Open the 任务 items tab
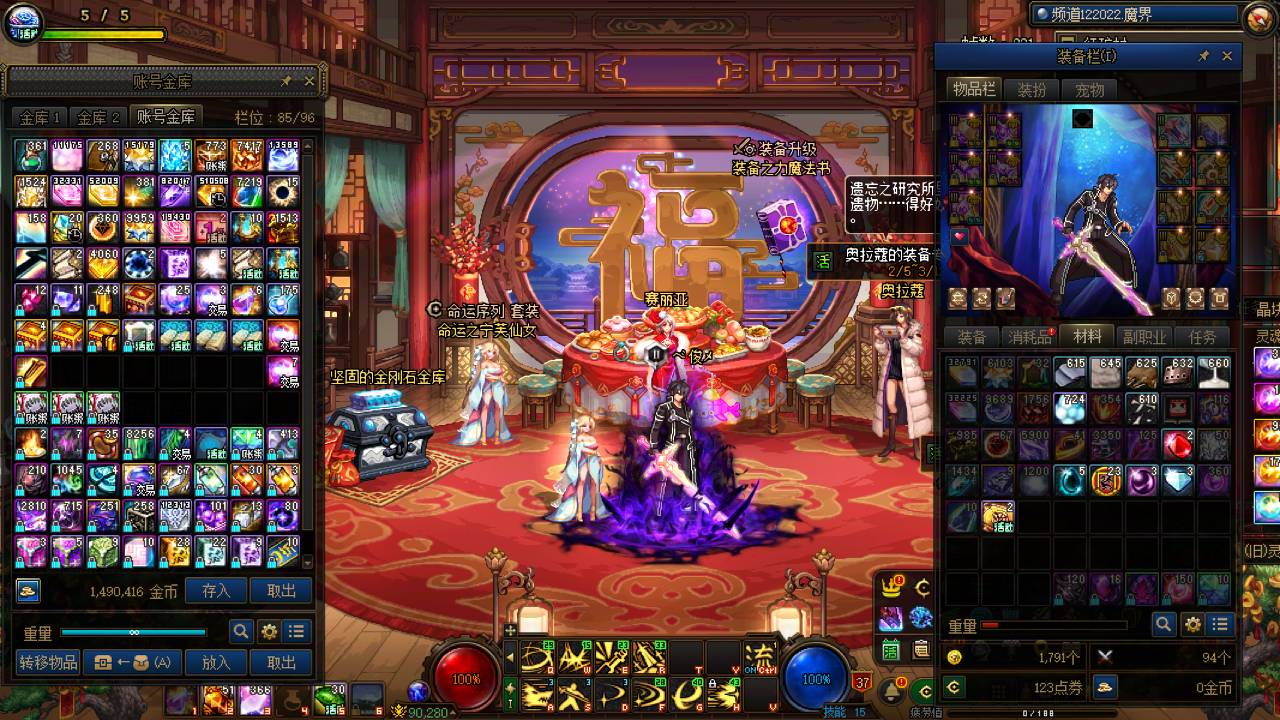 pyautogui.click(x=1202, y=337)
